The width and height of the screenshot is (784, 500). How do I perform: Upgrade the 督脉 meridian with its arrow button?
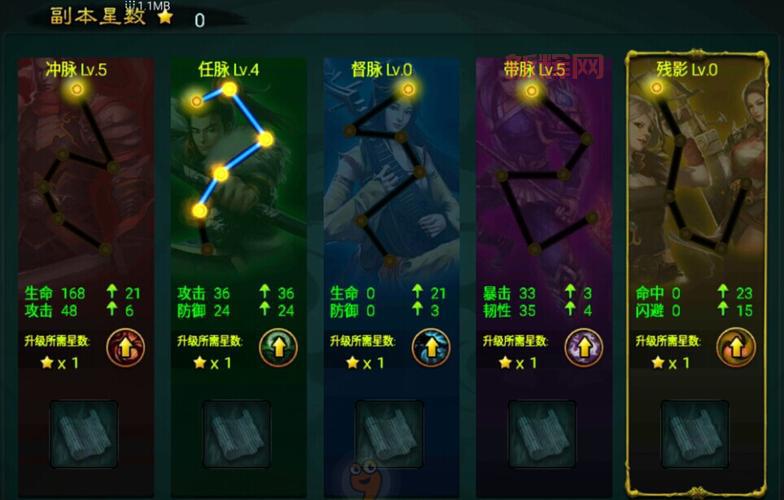coord(431,348)
